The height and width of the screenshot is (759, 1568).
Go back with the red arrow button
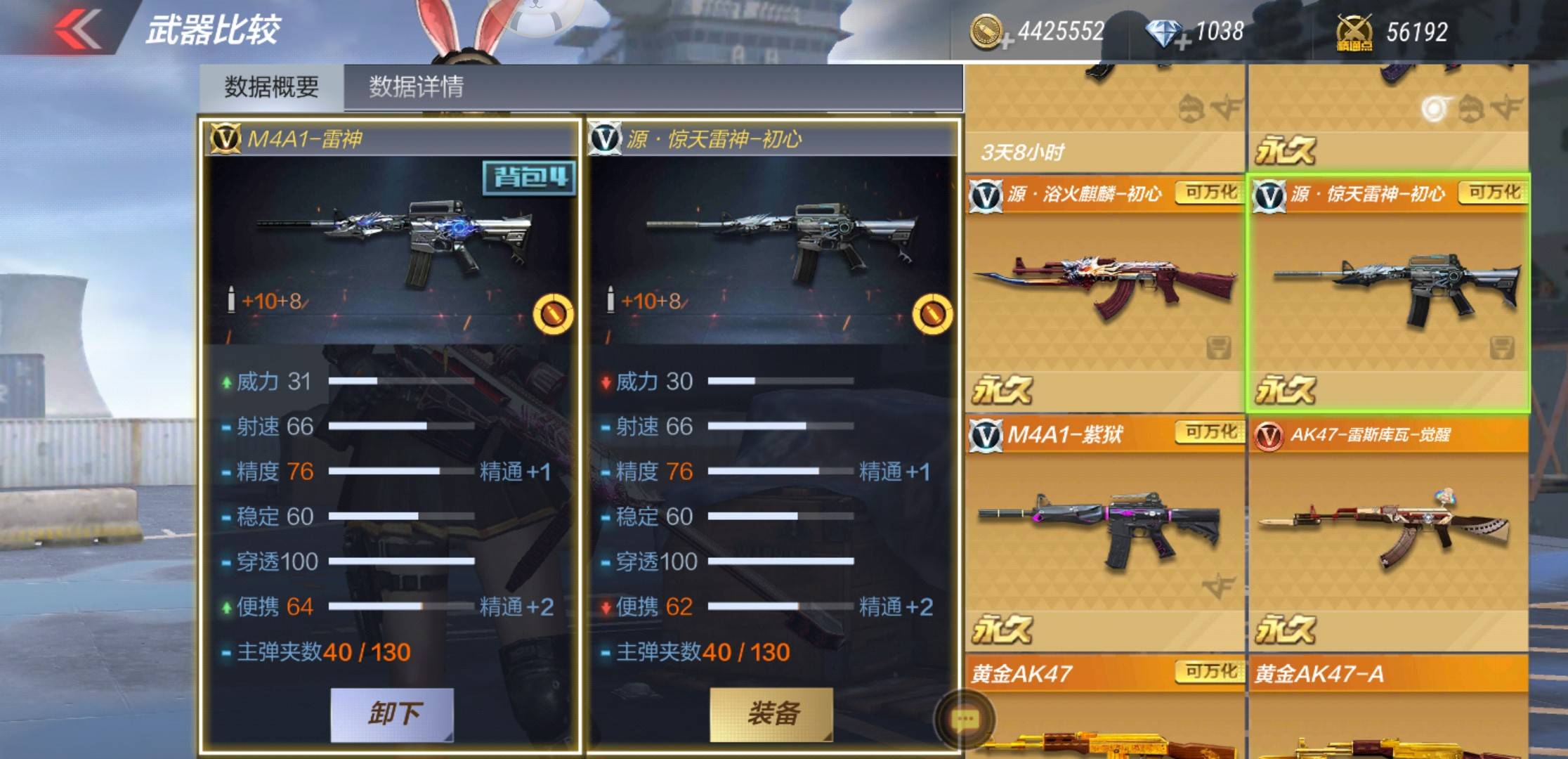[77, 30]
